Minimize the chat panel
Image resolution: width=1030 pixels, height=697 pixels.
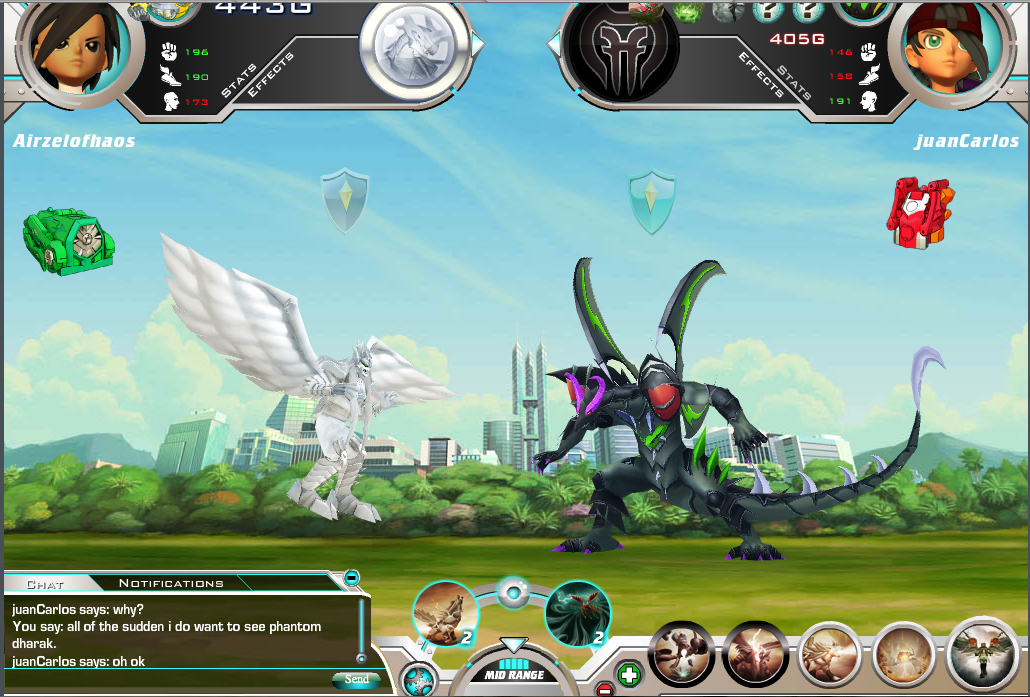point(351,578)
